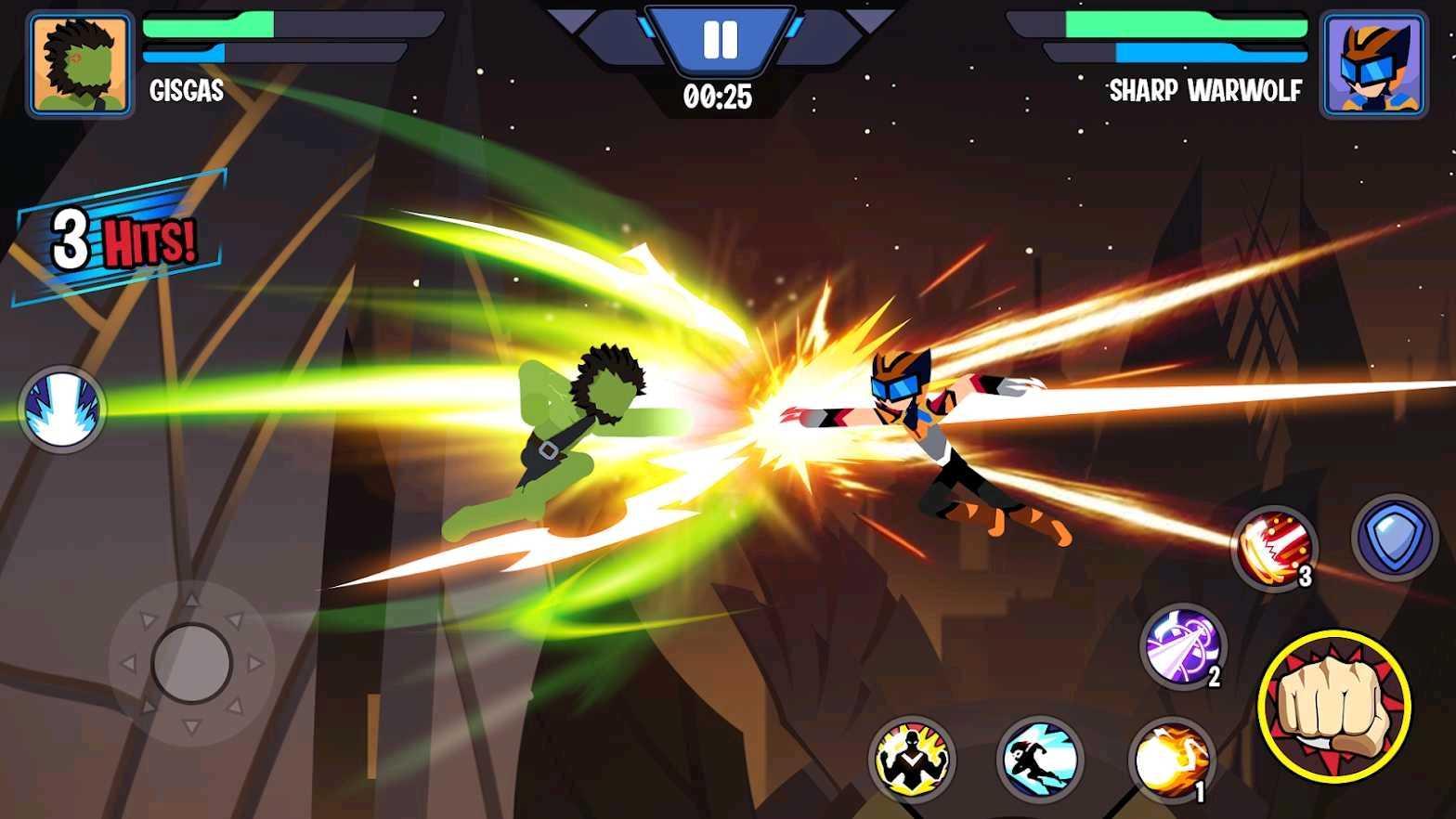Image resolution: width=1456 pixels, height=819 pixels.
Task: Open GISGAS player avatar portrait
Action: click(x=79, y=61)
